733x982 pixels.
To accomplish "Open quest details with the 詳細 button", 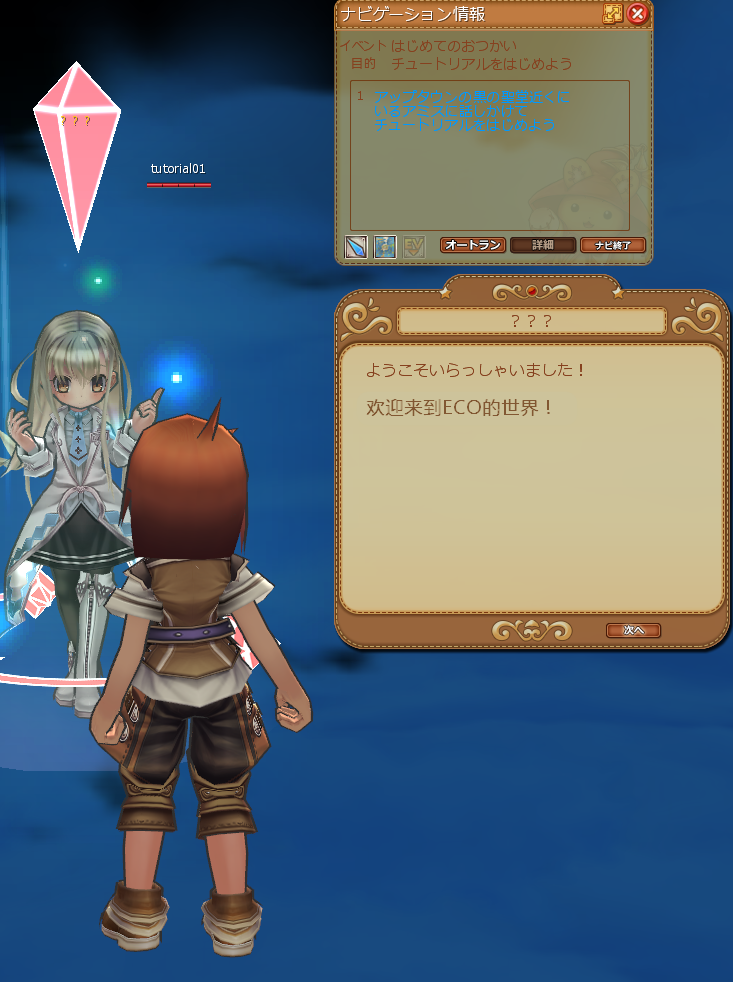I will [543, 245].
